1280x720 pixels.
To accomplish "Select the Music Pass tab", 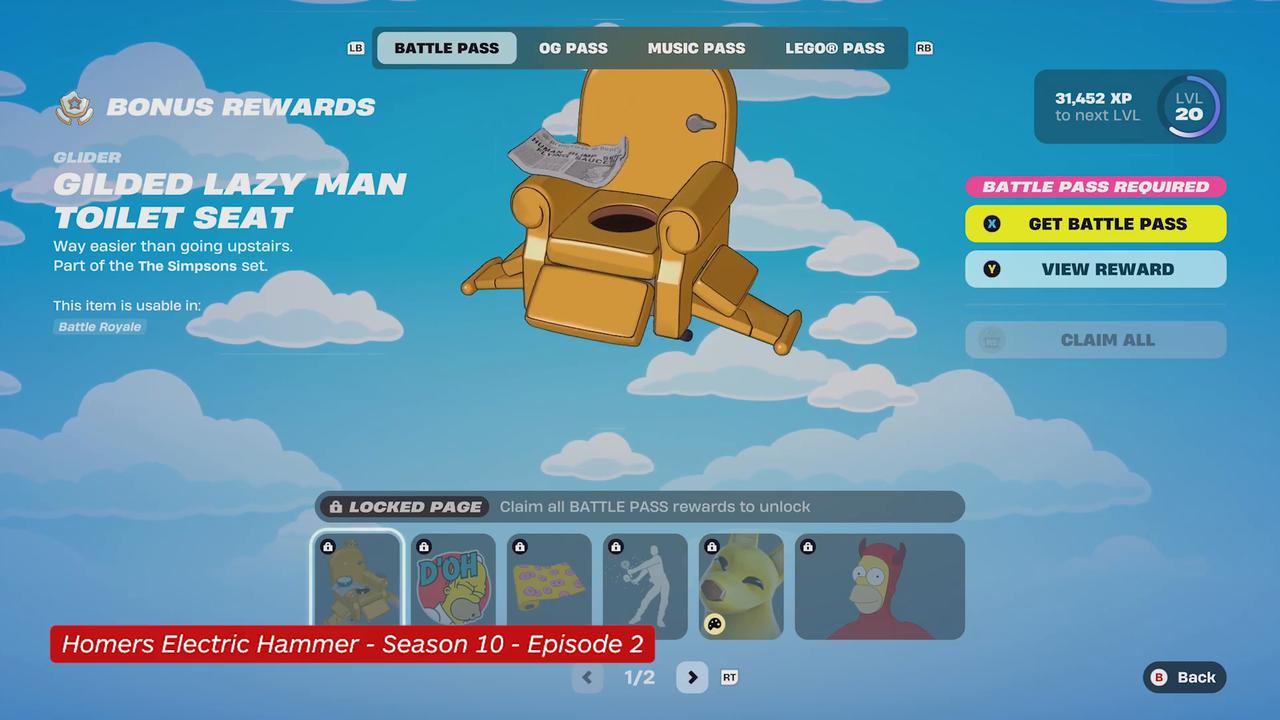I will (x=696, y=48).
